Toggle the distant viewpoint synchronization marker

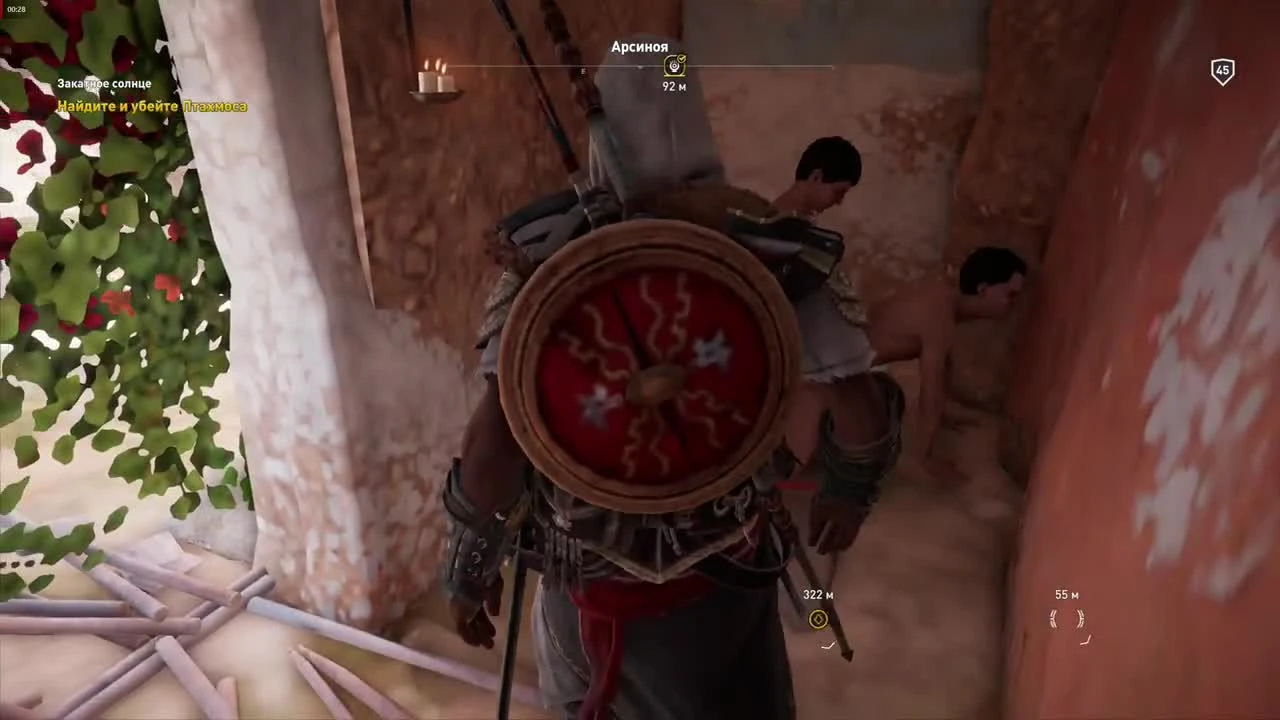1066,620
